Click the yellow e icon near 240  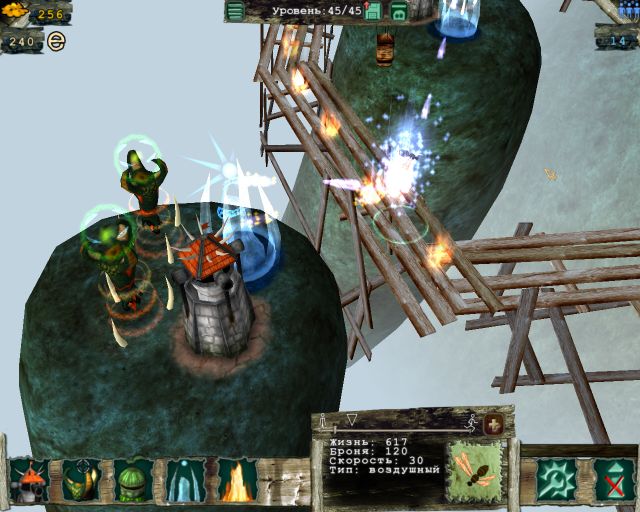[x=56, y=42]
